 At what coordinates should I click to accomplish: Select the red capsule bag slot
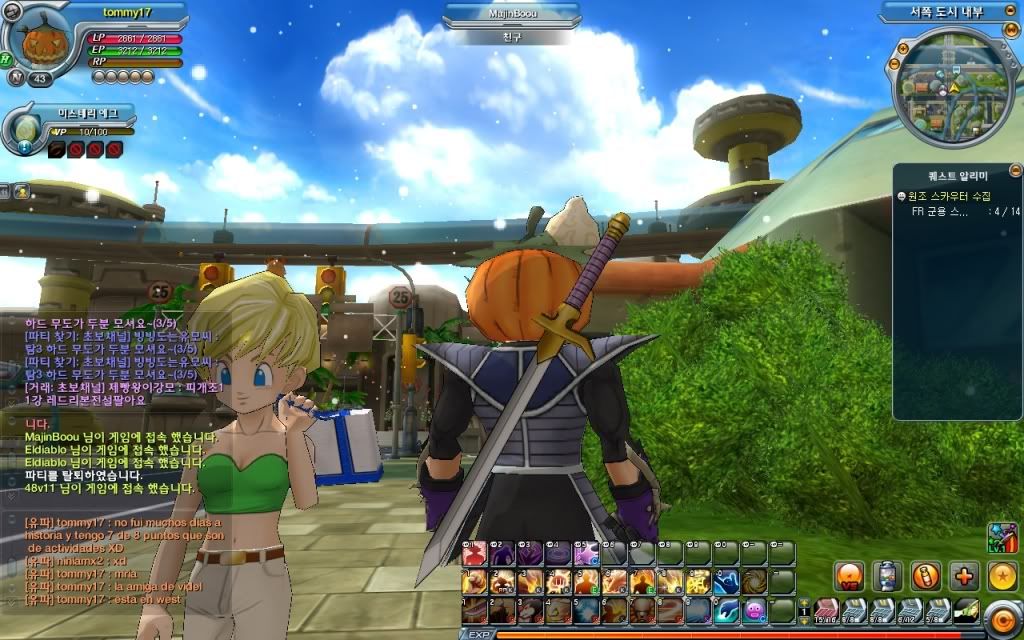pos(826,609)
